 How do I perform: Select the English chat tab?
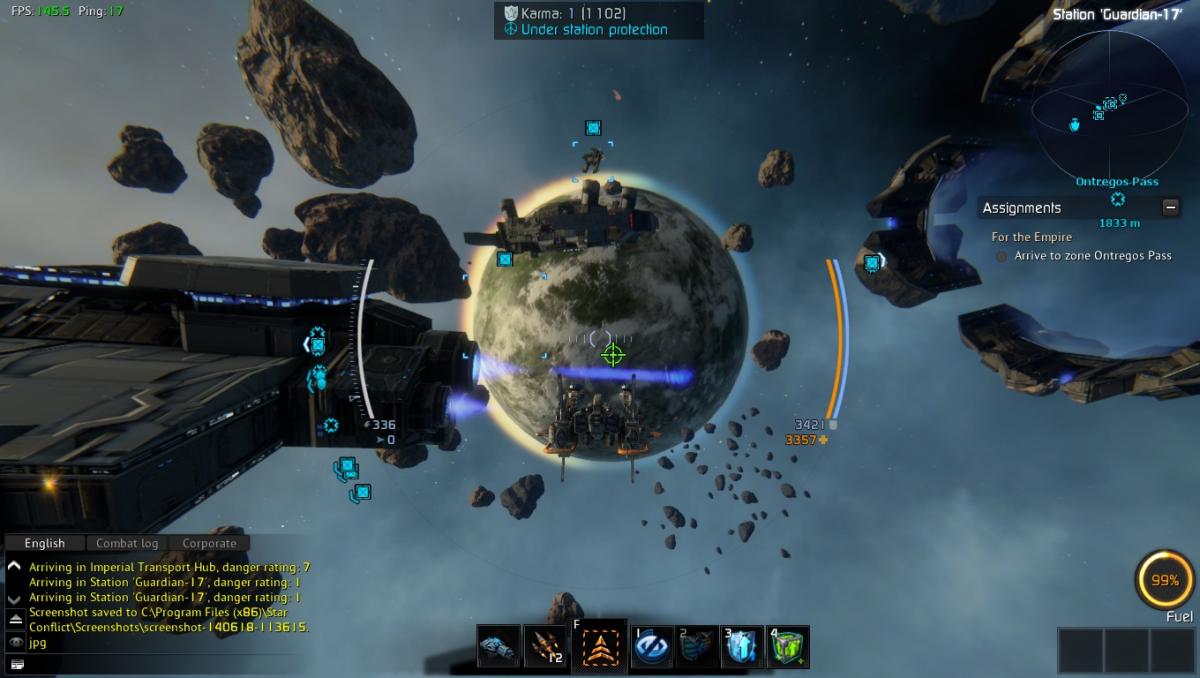[x=45, y=543]
